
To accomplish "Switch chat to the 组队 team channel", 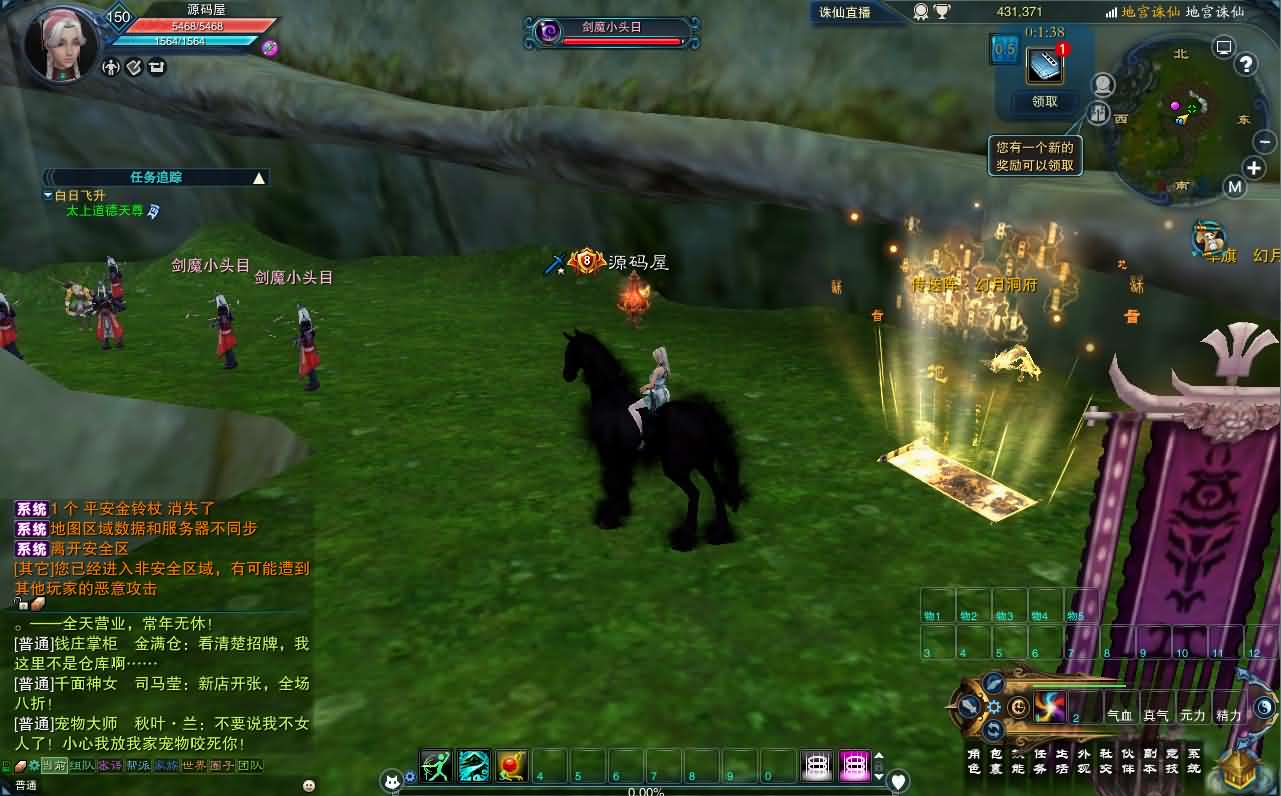I will point(82,766).
